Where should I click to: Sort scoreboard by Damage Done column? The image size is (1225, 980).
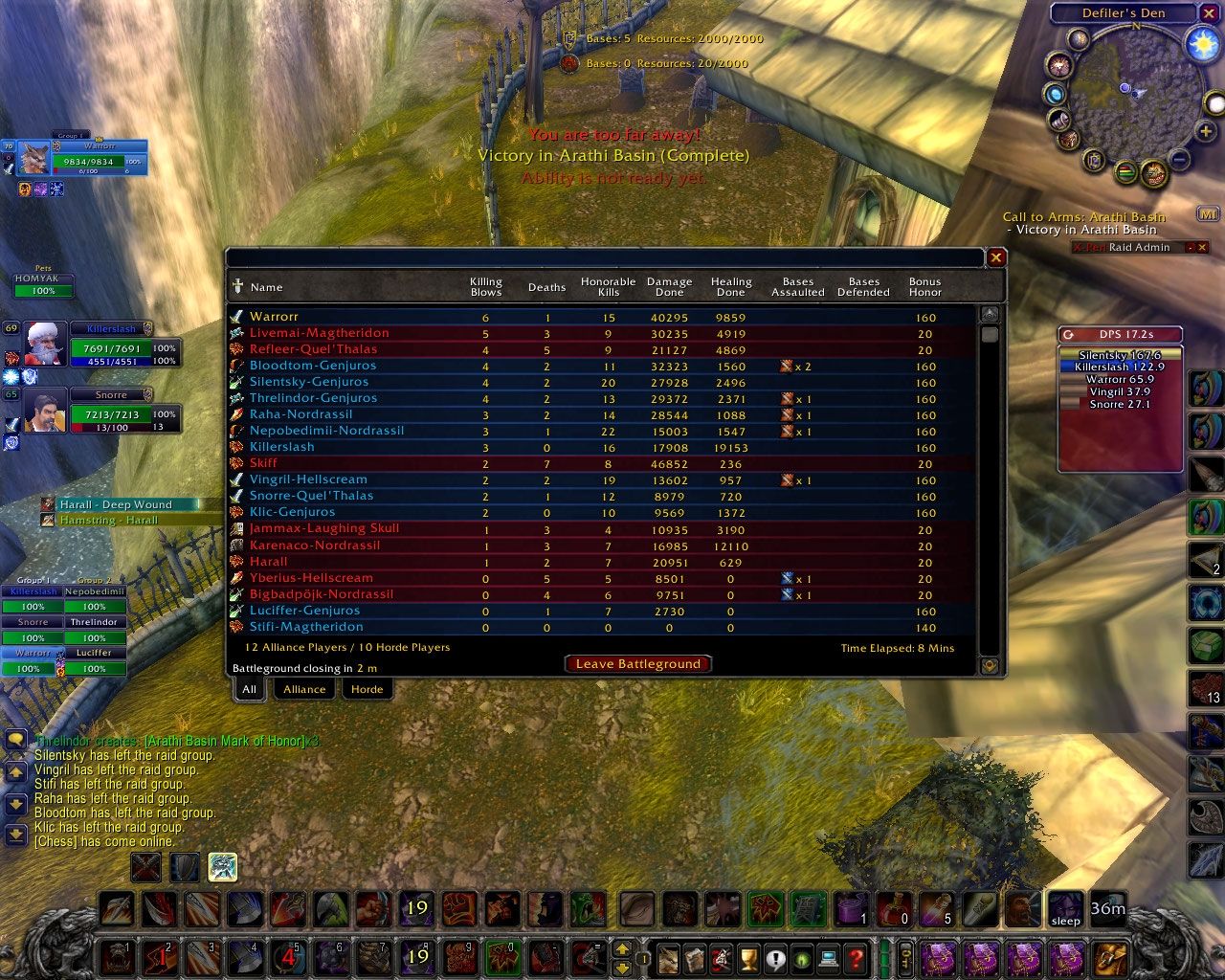click(669, 287)
